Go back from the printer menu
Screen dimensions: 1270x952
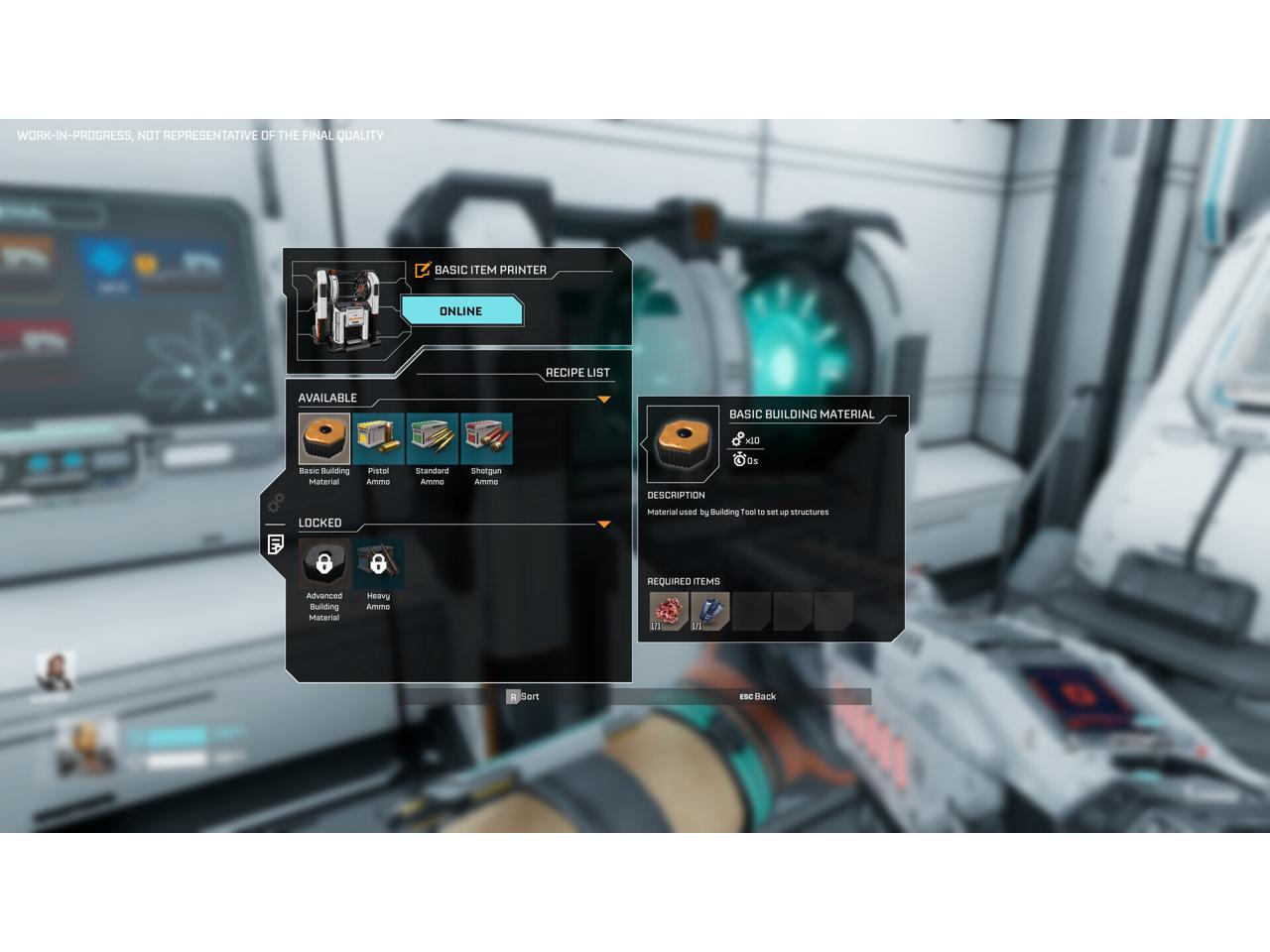(757, 697)
